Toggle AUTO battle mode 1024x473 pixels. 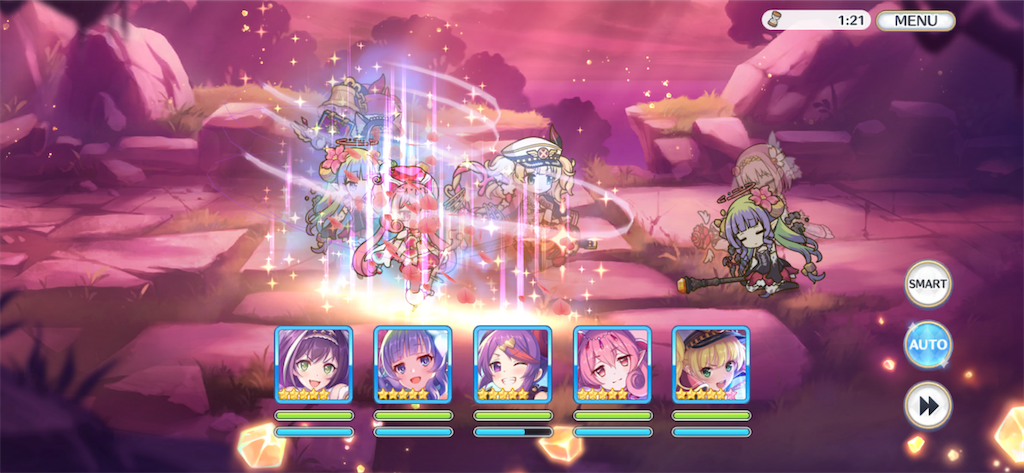pyautogui.click(x=927, y=346)
